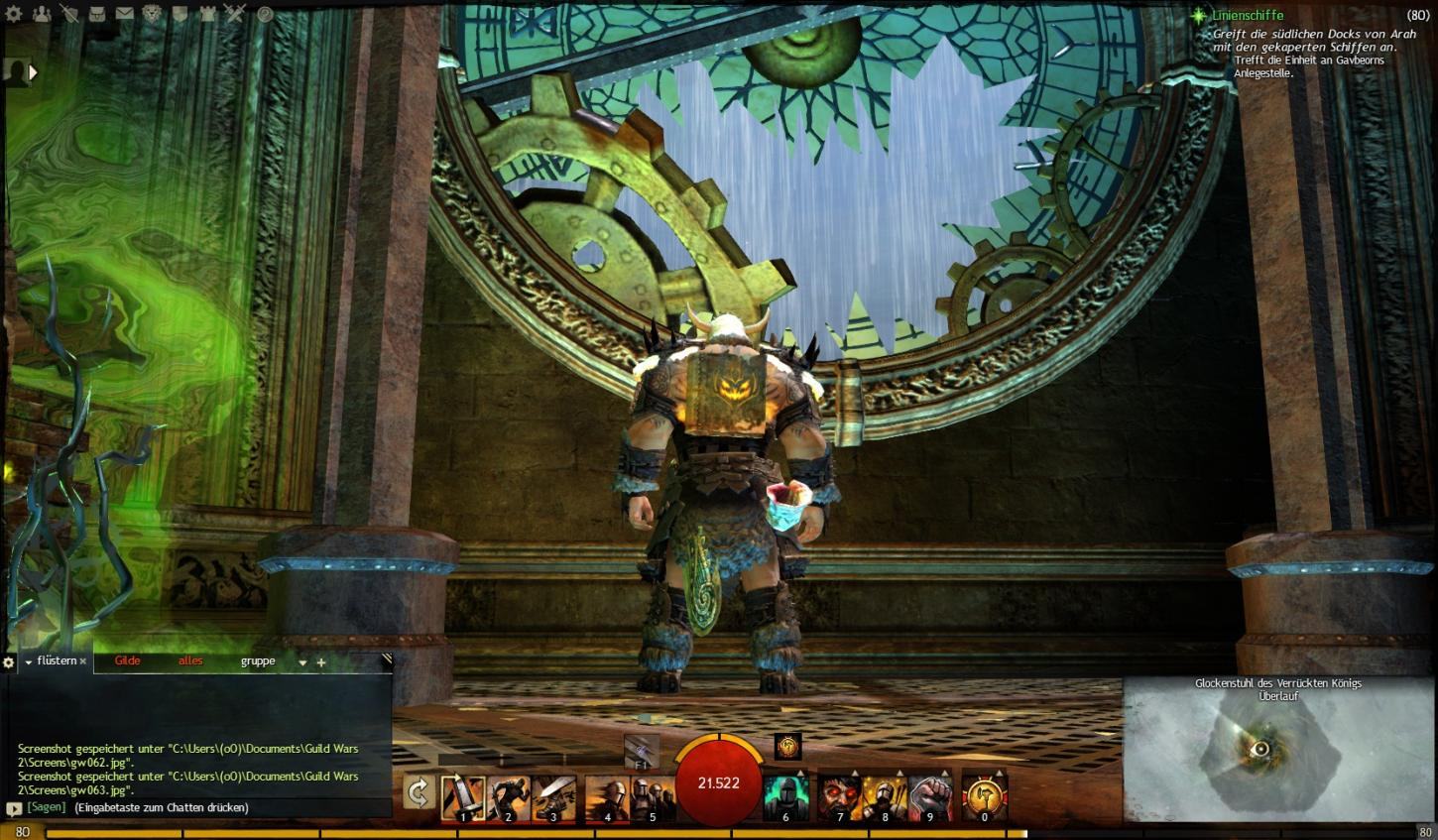The image size is (1438, 840).
Task: Open the contacts and friends panel
Action: 42,14
